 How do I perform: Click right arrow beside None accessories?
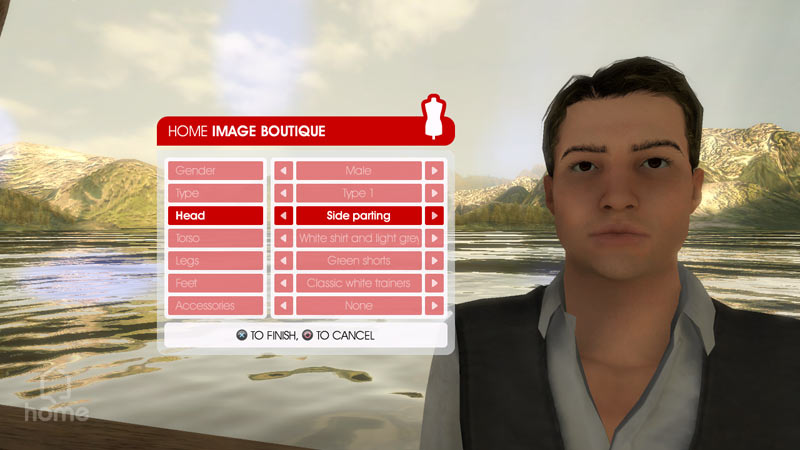coord(434,305)
